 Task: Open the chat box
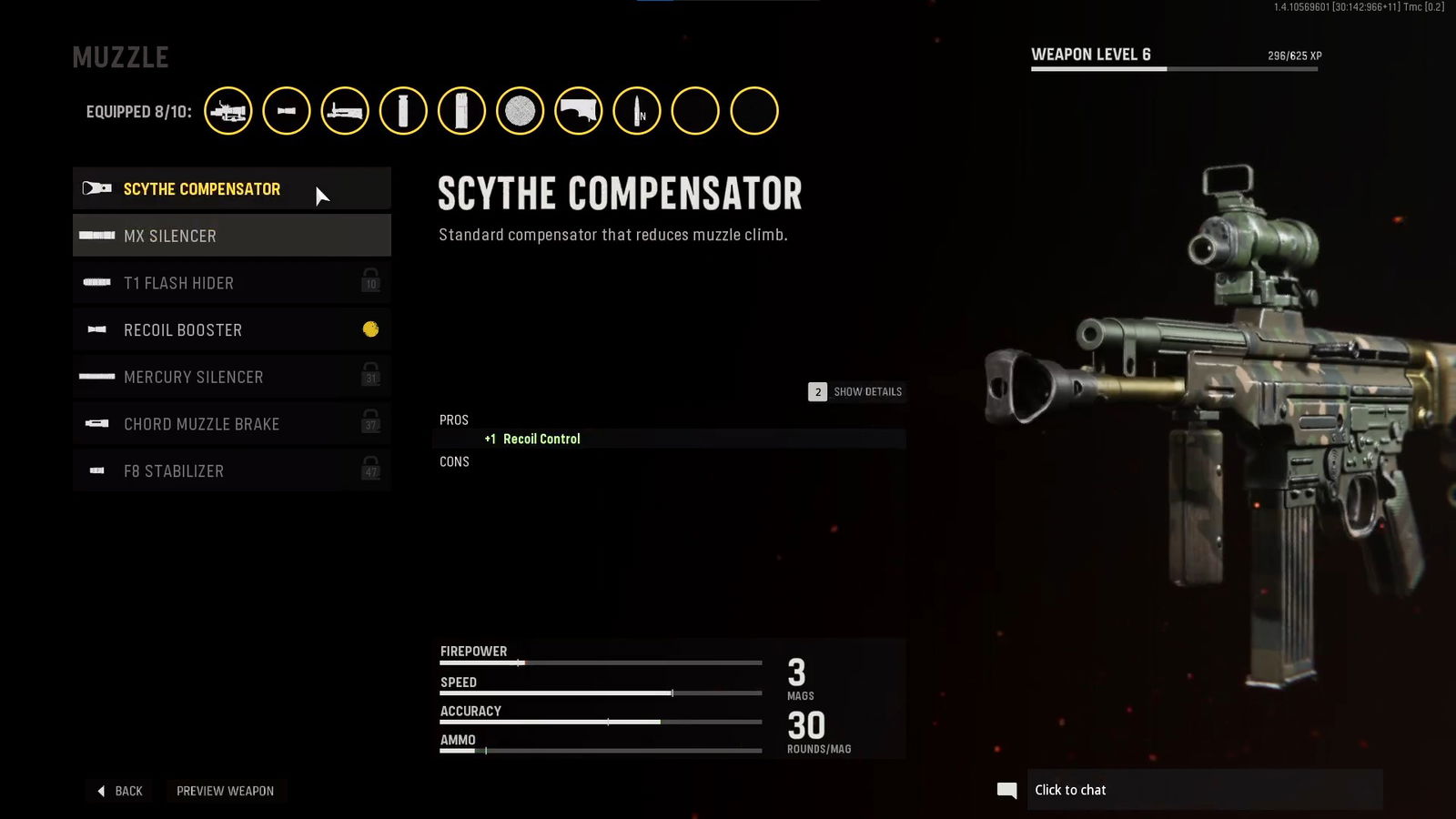click(1201, 790)
